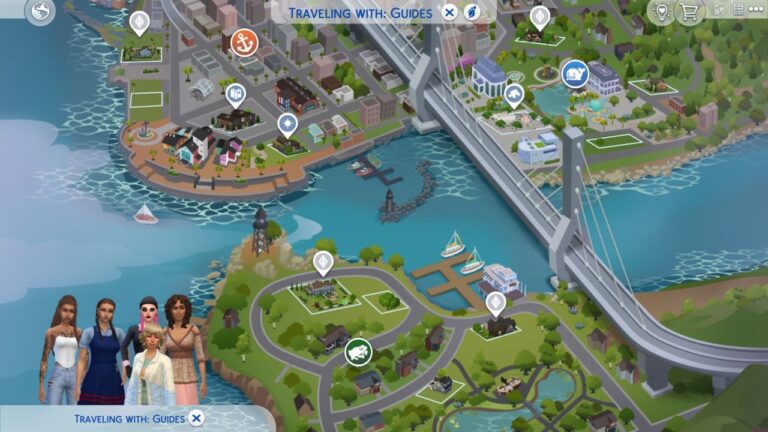Select the book library lot marker
The image size is (768, 432).
tap(236, 94)
